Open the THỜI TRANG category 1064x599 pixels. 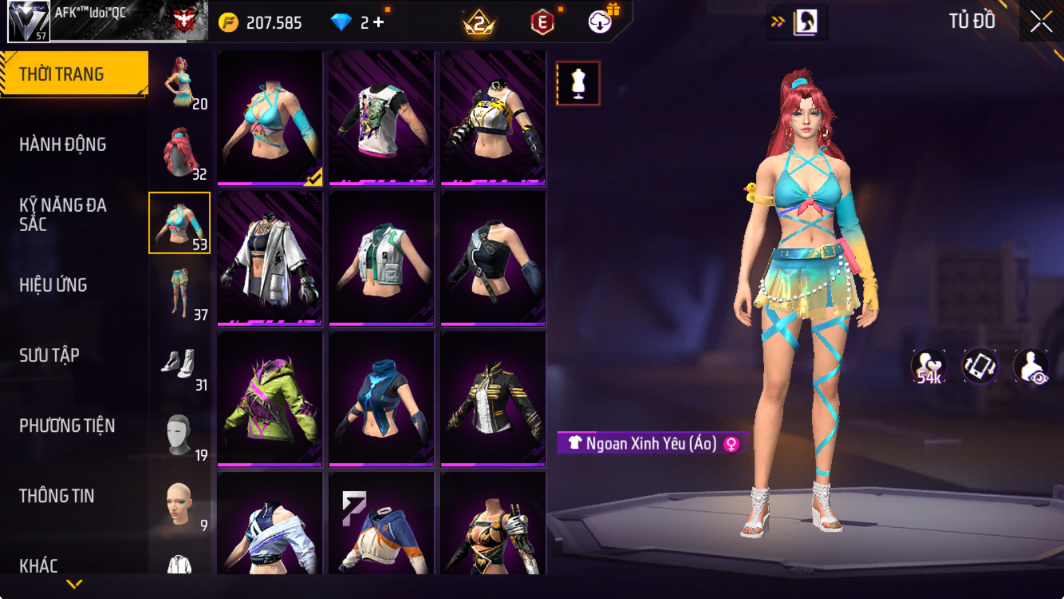[x=73, y=75]
